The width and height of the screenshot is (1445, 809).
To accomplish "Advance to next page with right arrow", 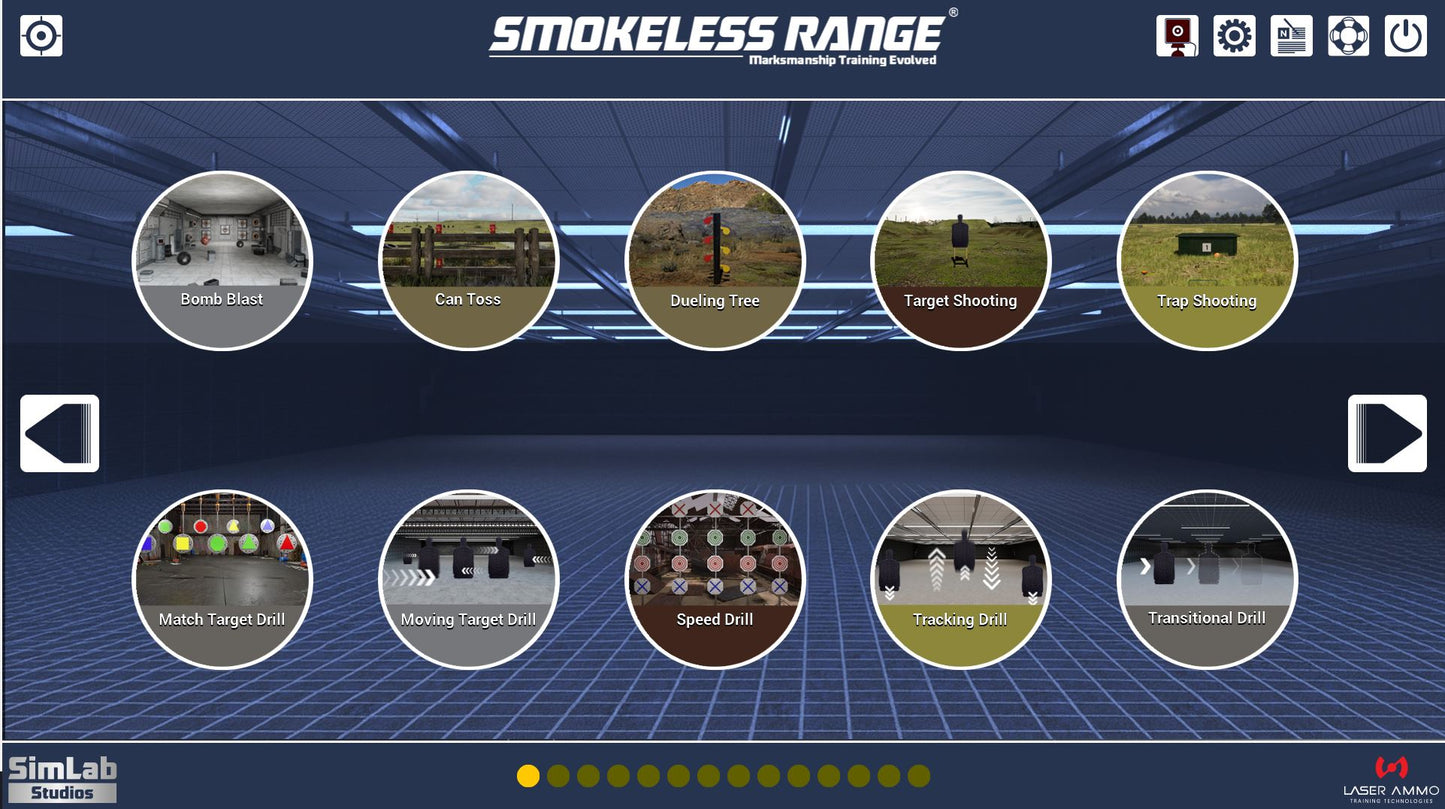I will tap(1387, 434).
